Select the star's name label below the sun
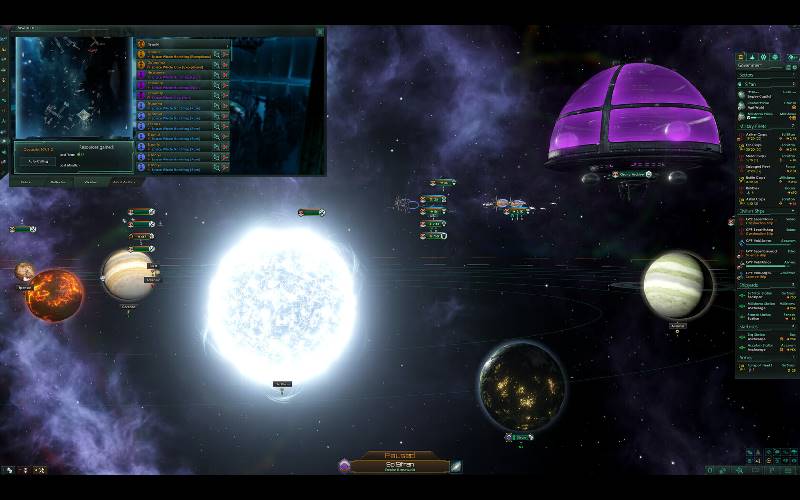 tap(282, 384)
